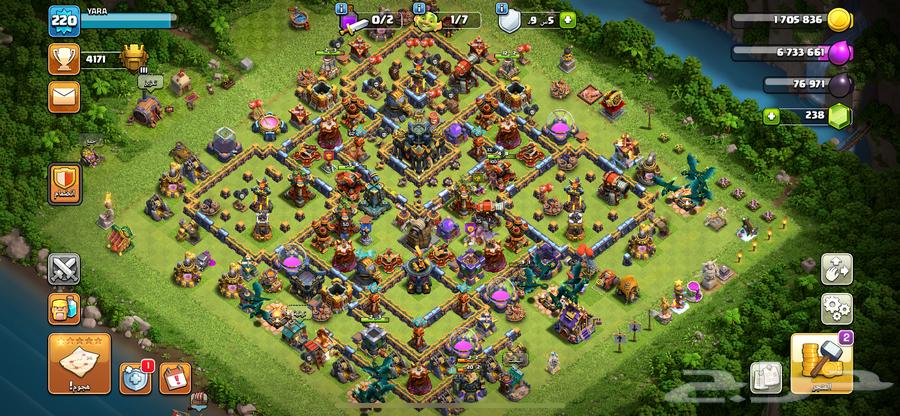Click the trophy button beside 4171
Viewport: 900px width, 416px height.
pos(64,58)
